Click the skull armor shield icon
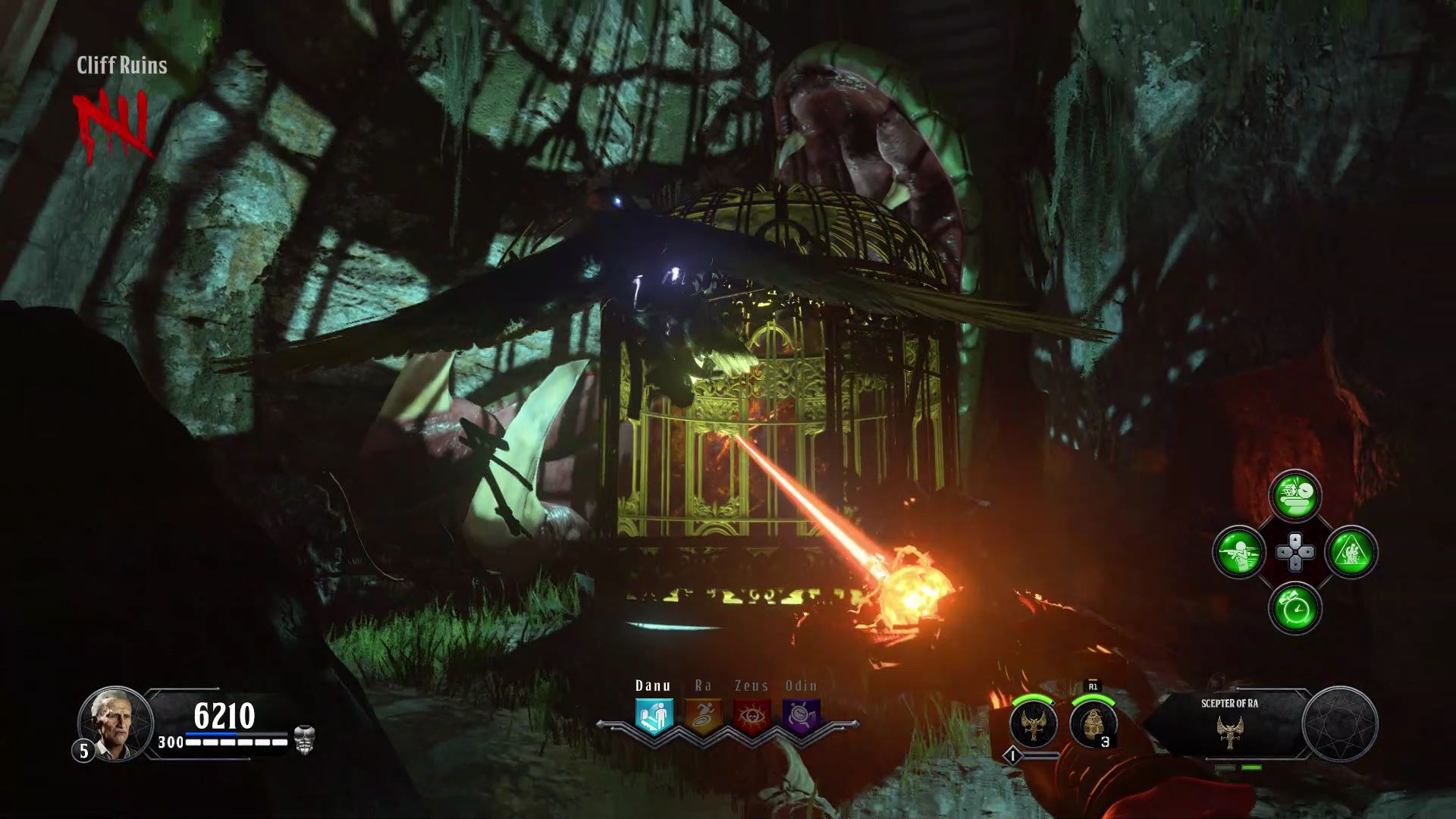The image size is (1456, 819). (304, 739)
